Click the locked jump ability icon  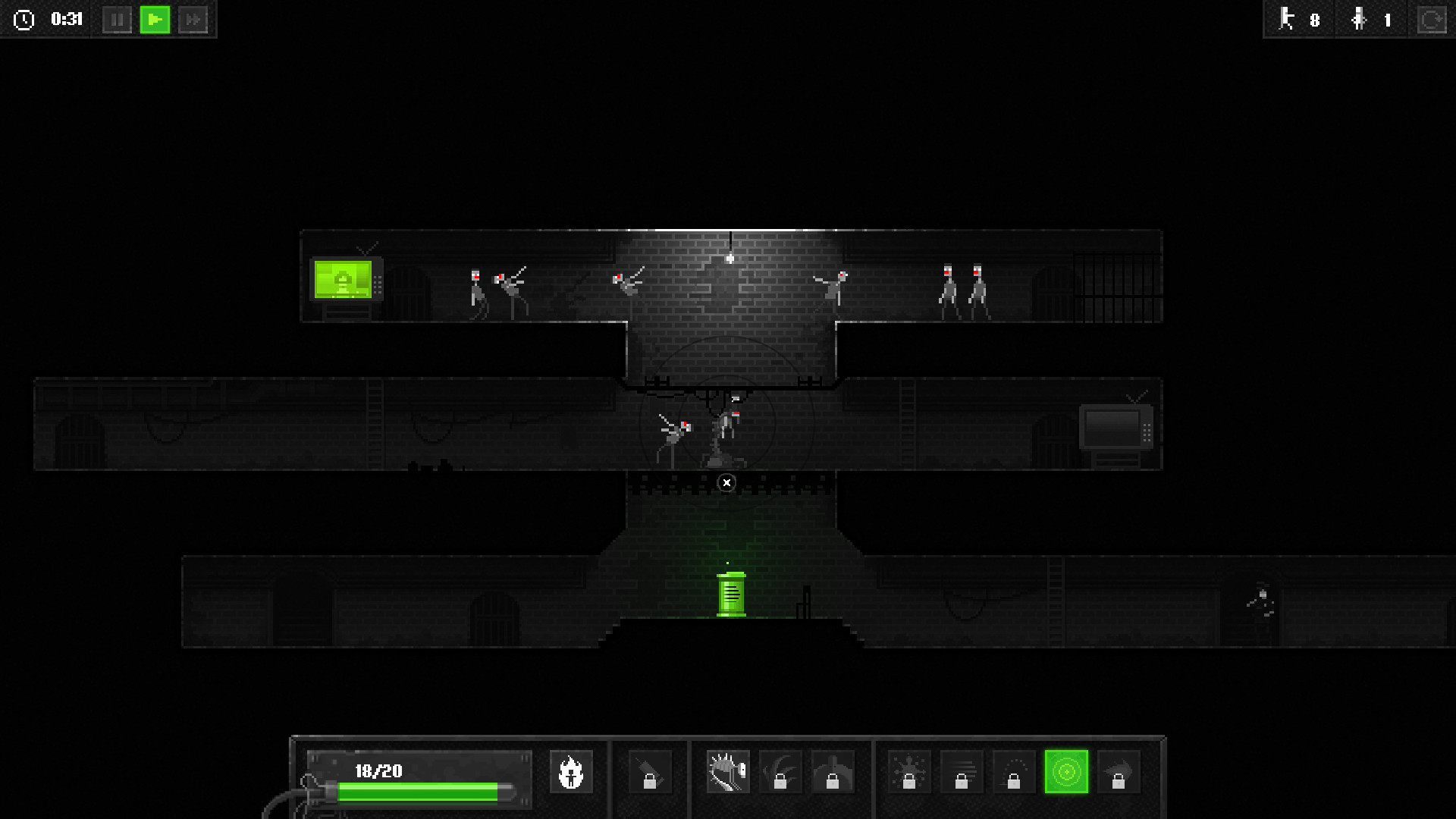tap(1013, 772)
